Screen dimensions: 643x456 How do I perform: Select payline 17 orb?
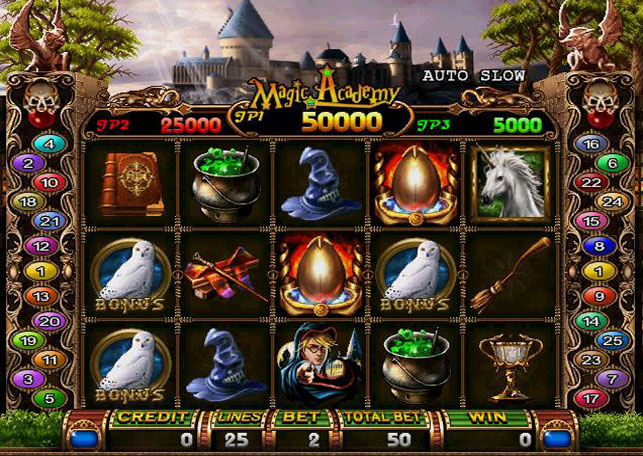coord(591,398)
